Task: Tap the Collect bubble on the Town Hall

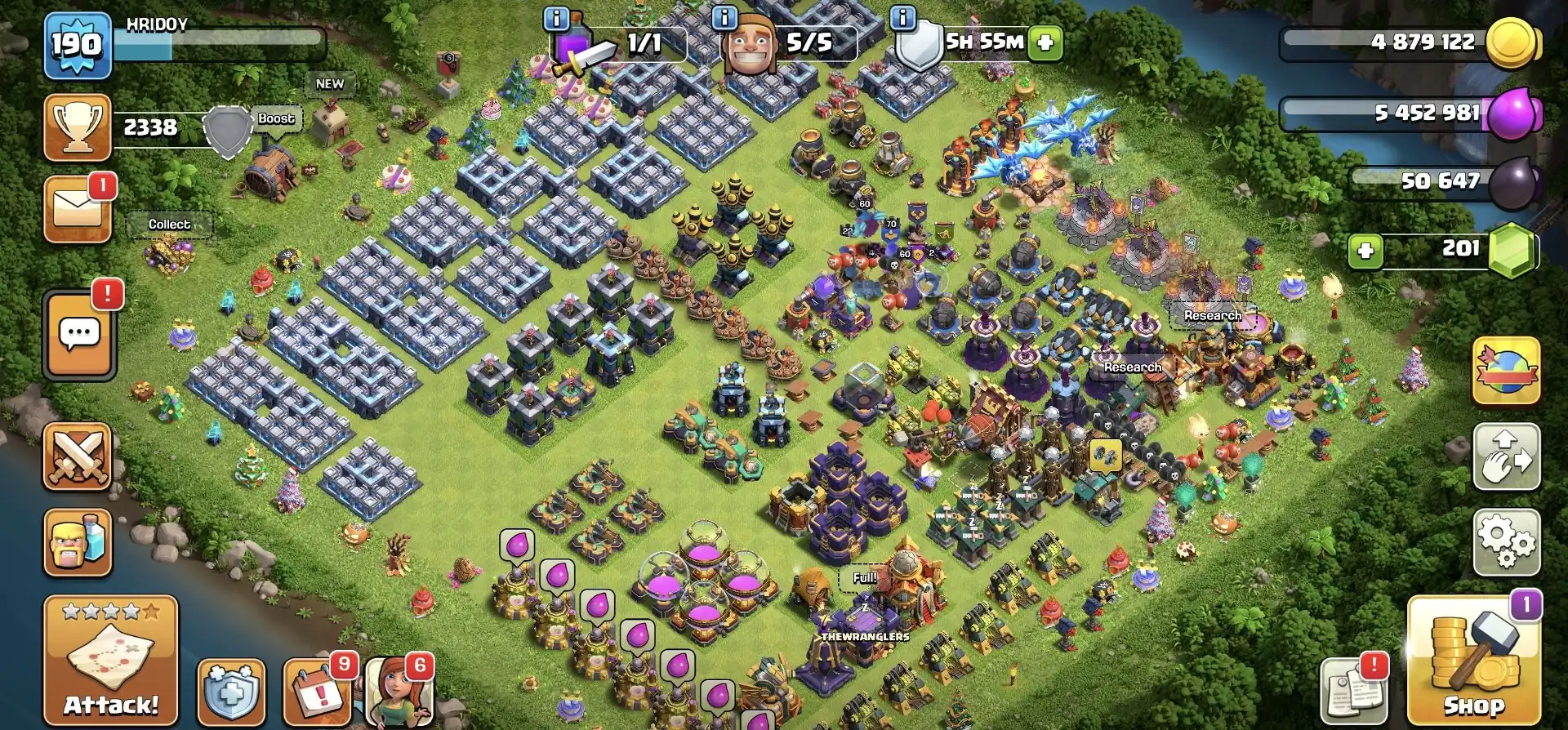Action: coord(169,224)
